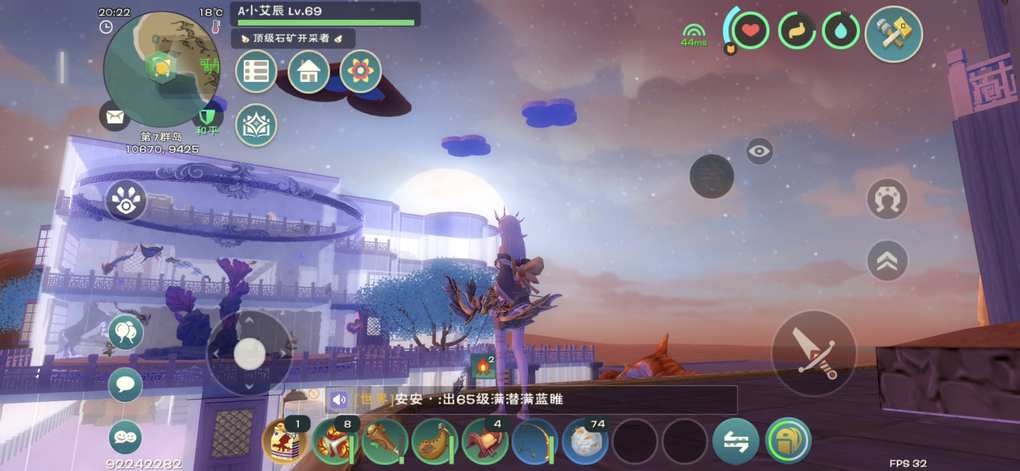Open the speech bubble chat button
This screenshot has width=1020, height=471.
pos(125,384)
